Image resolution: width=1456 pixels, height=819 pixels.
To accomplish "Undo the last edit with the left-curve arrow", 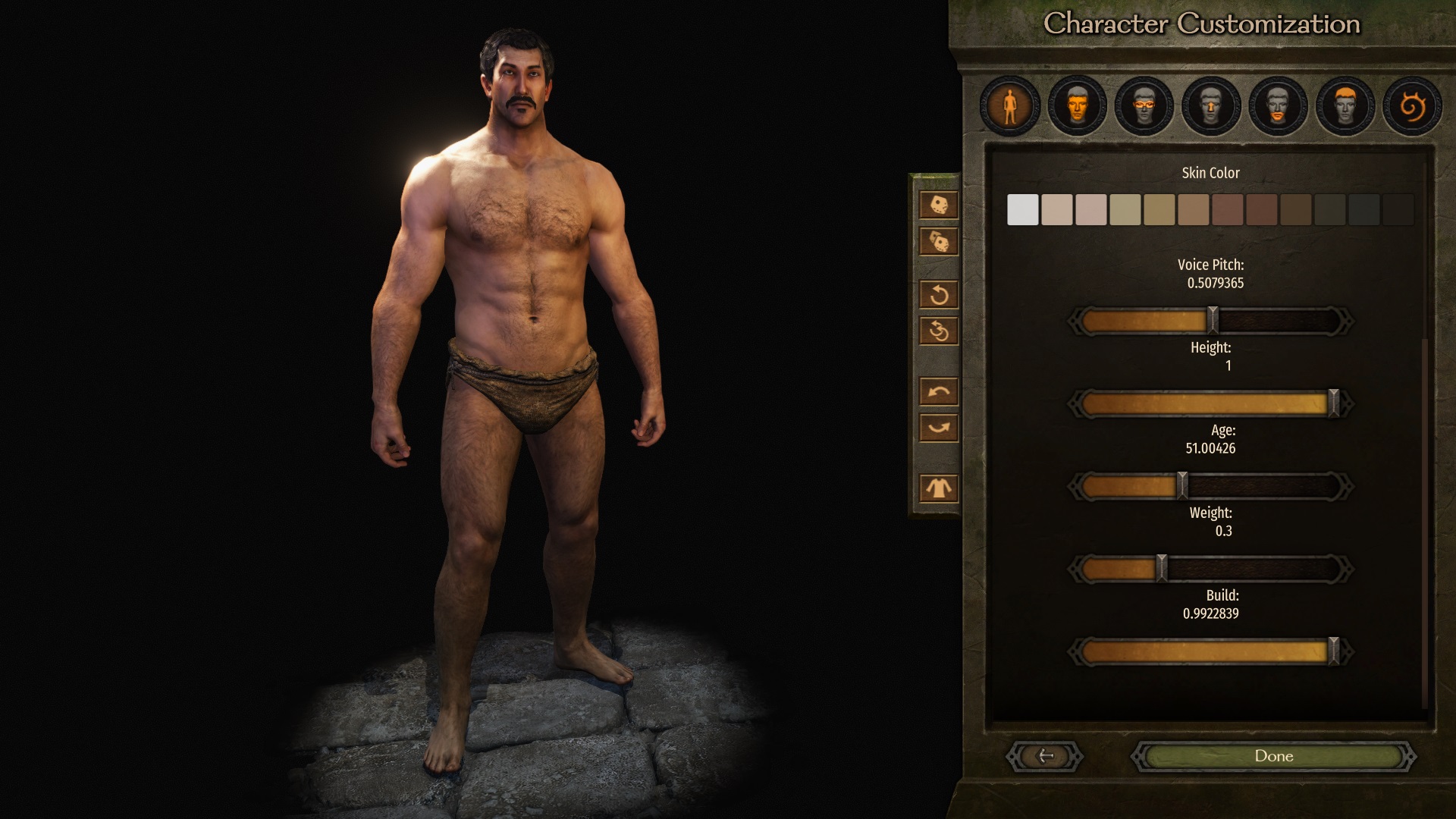I will [x=938, y=391].
